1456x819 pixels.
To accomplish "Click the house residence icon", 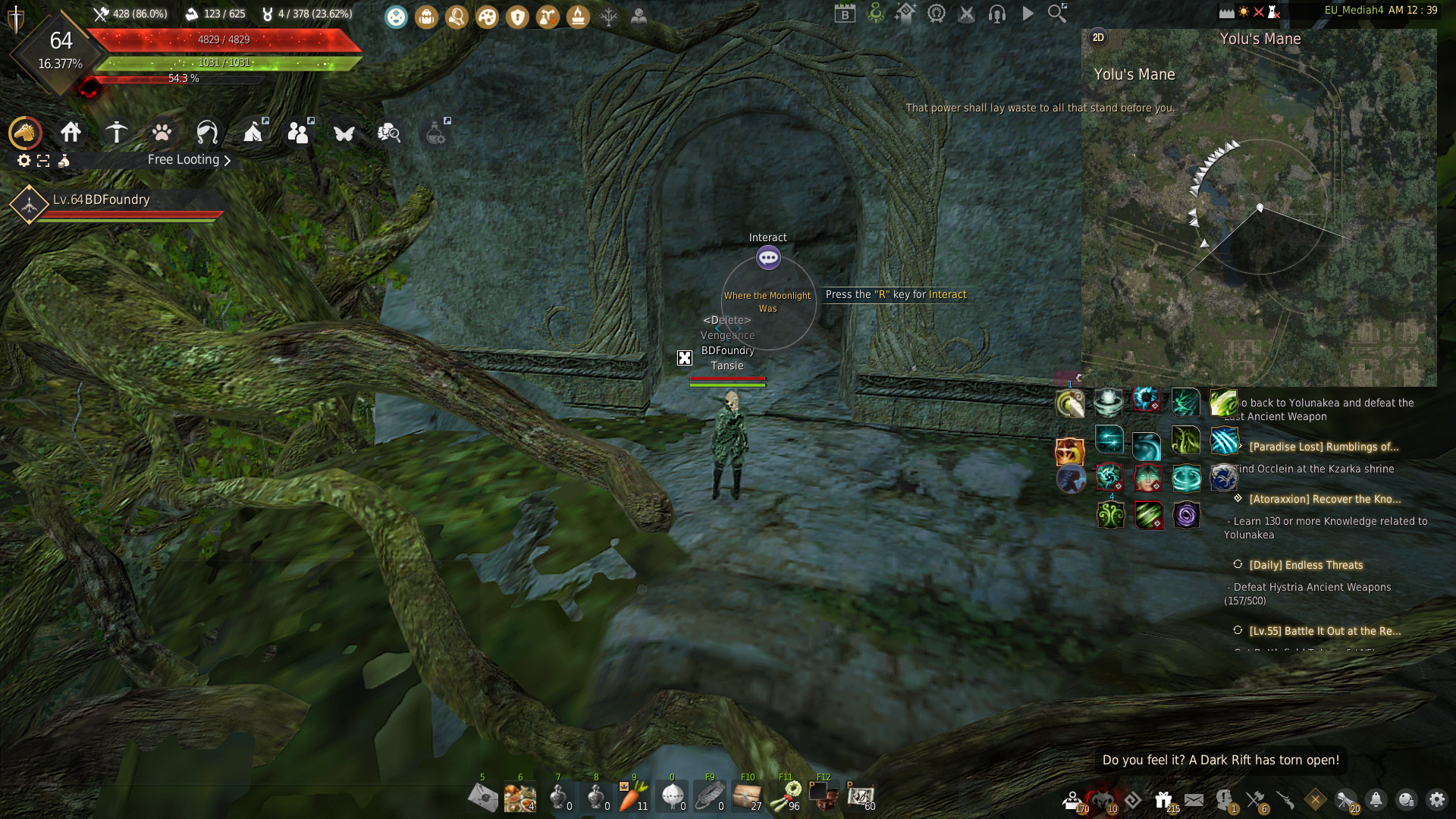I will (x=71, y=133).
